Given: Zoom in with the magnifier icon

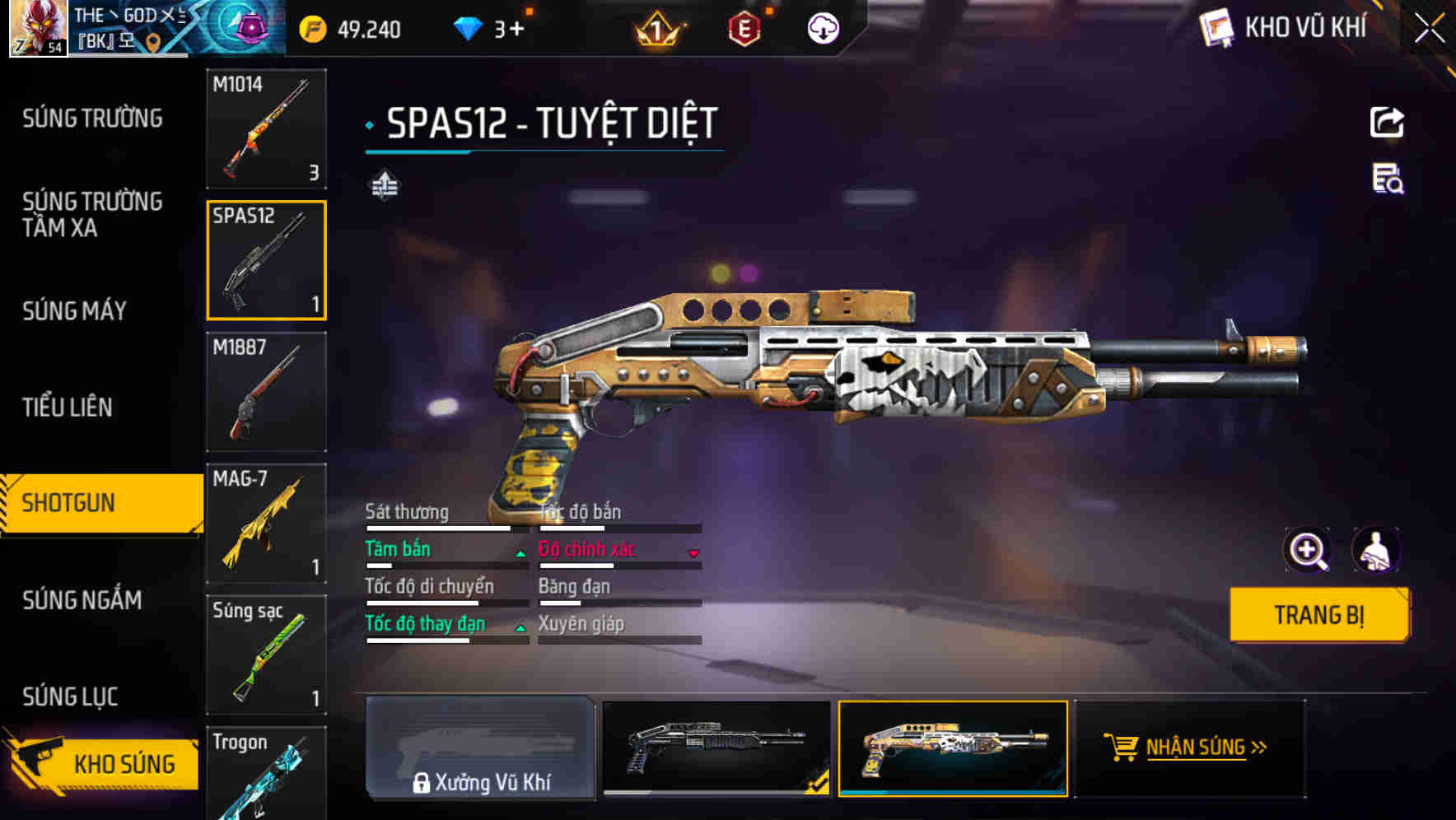Looking at the screenshot, I should tap(1307, 550).
